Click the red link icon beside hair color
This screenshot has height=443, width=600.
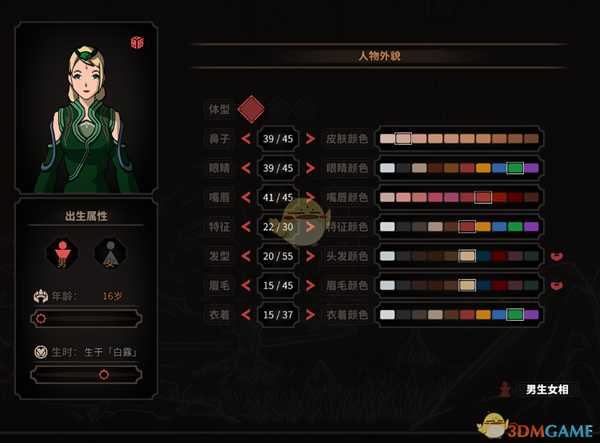pyautogui.click(x=556, y=256)
